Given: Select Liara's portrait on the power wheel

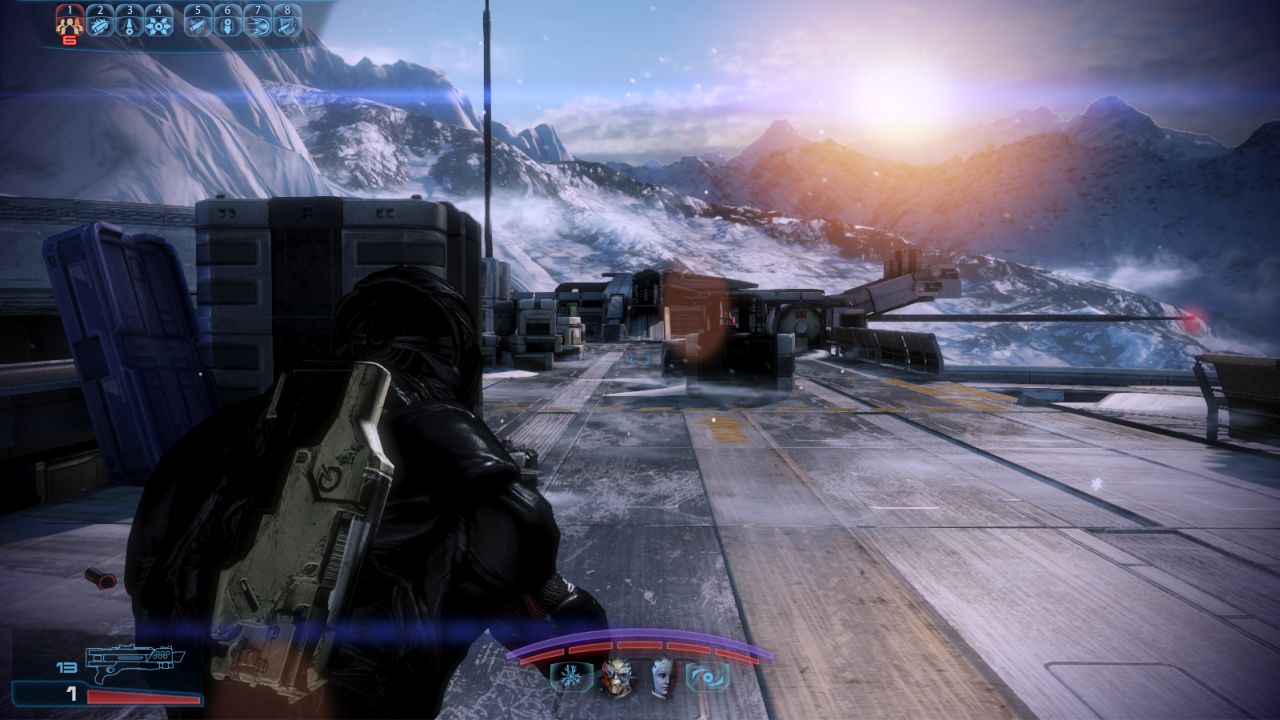Looking at the screenshot, I should [x=661, y=678].
